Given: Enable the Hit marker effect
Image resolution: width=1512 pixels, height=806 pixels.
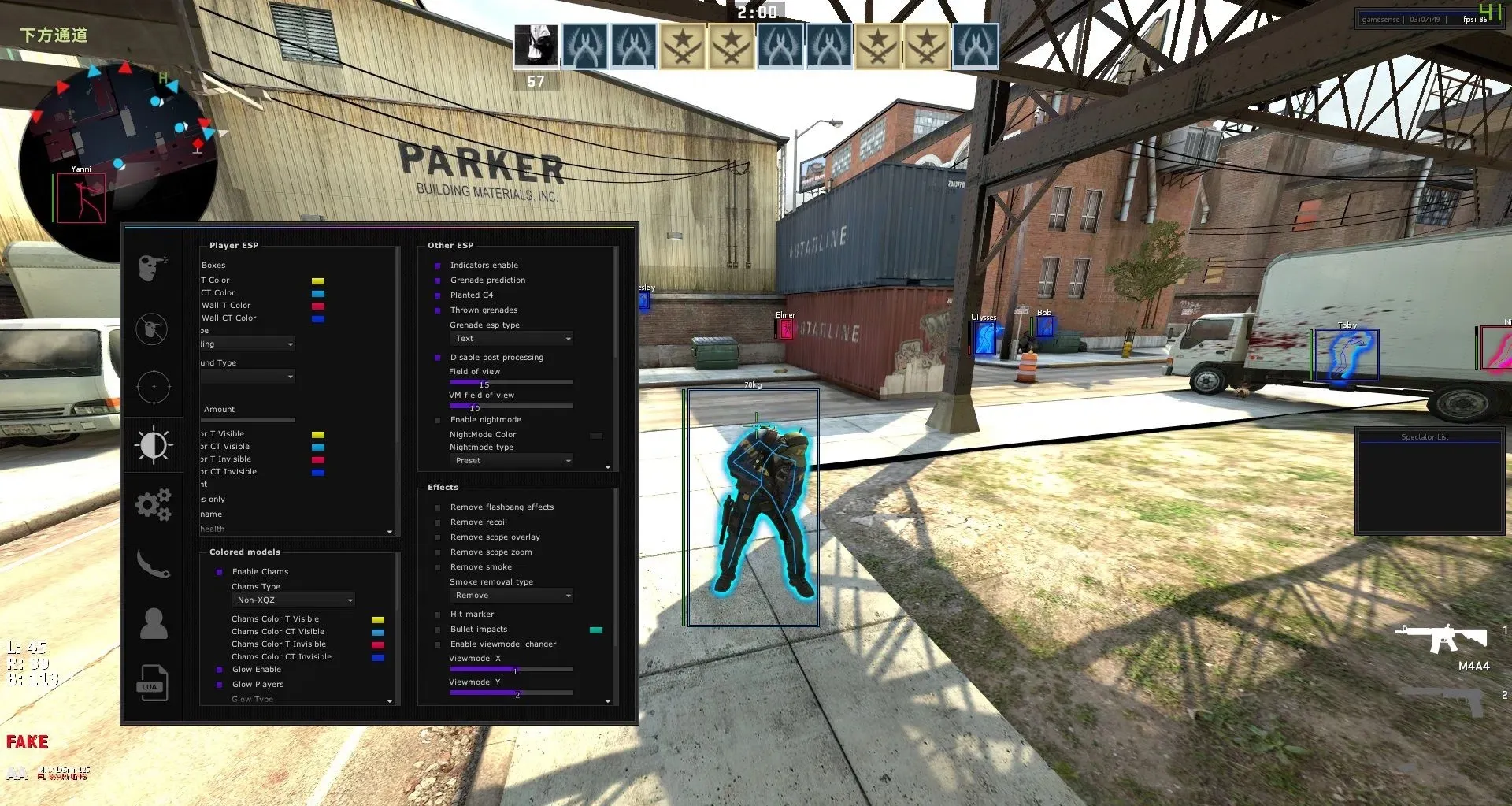Looking at the screenshot, I should click(x=438, y=614).
